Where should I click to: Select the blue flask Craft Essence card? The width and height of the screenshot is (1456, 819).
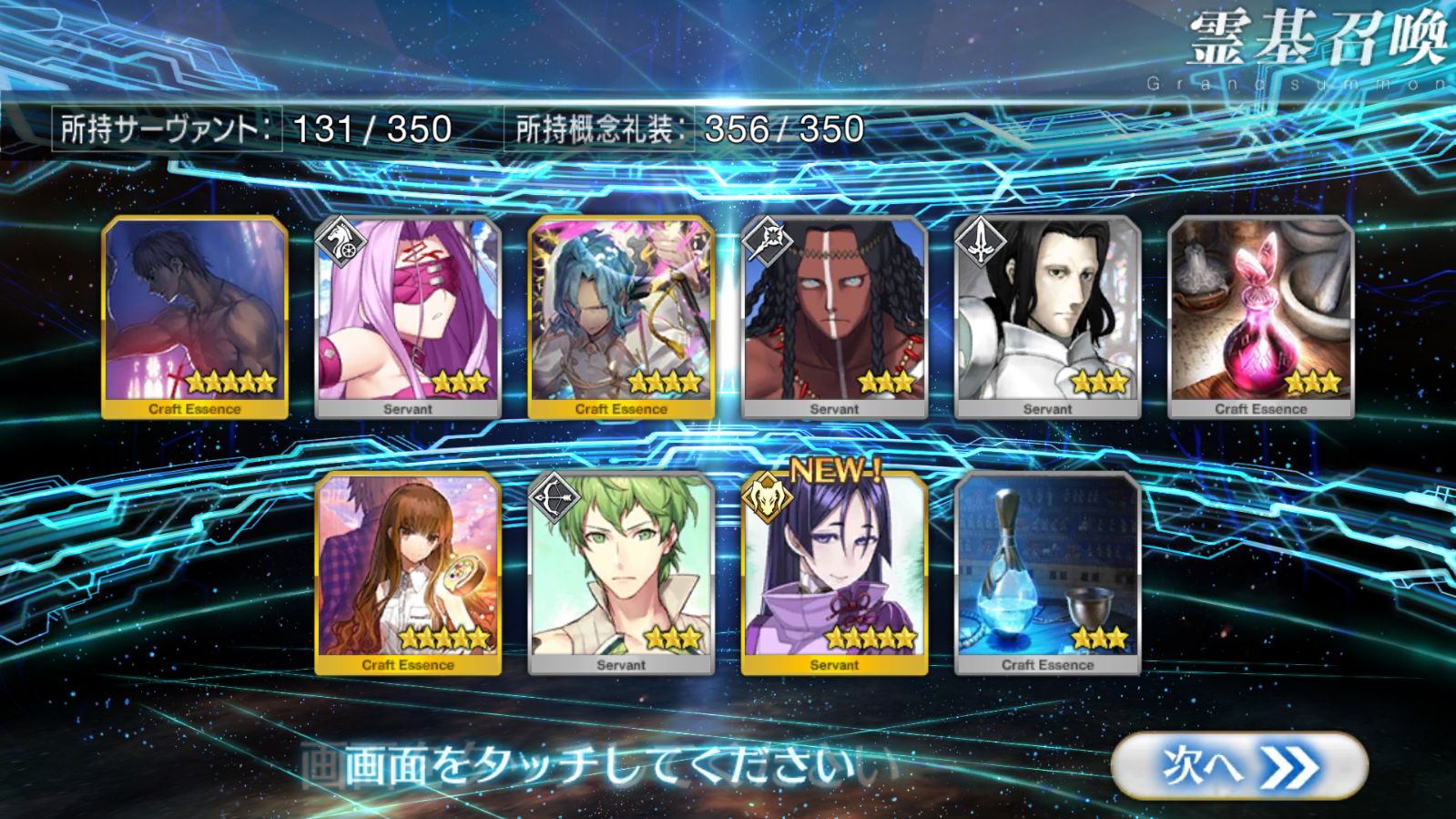click(x=1047, y=572)
